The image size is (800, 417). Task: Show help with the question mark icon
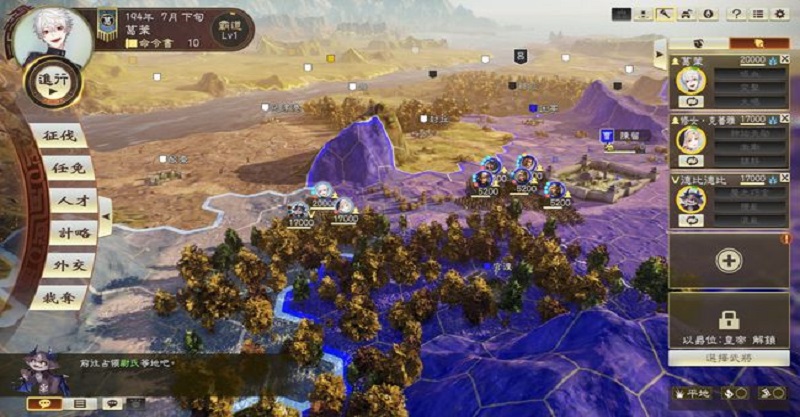[x=736, y=14]
